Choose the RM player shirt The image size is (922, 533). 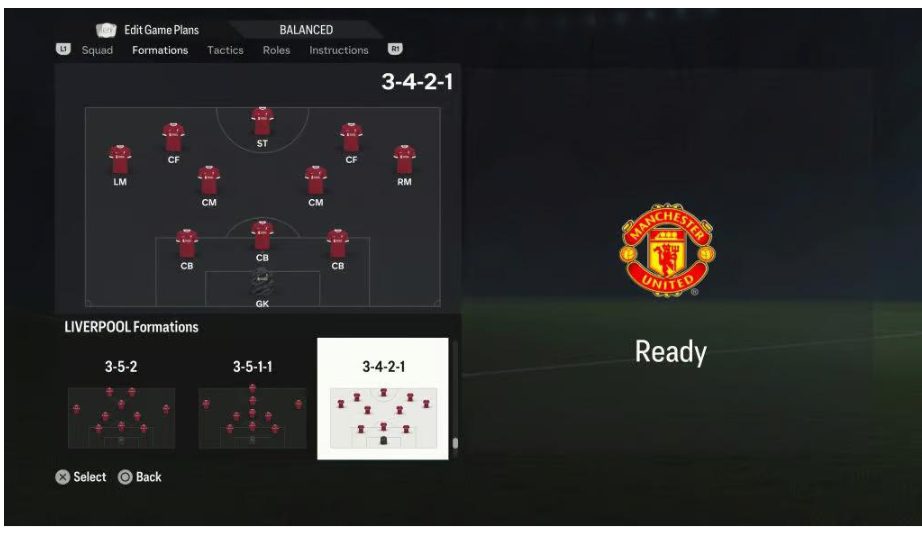[x=404, y=159]
